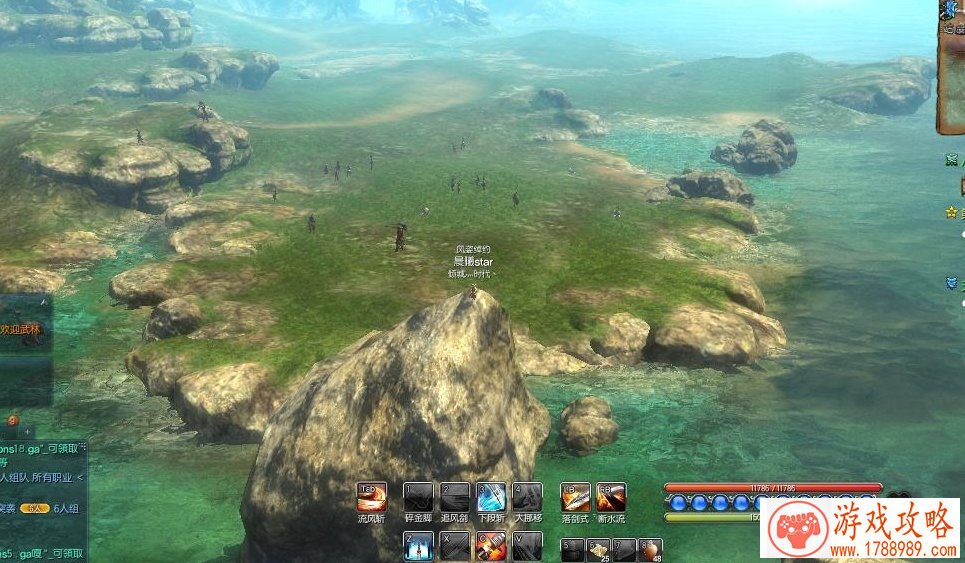Open the green quest tracker entry icon
The image size is (965, 563).
point(951,160)
